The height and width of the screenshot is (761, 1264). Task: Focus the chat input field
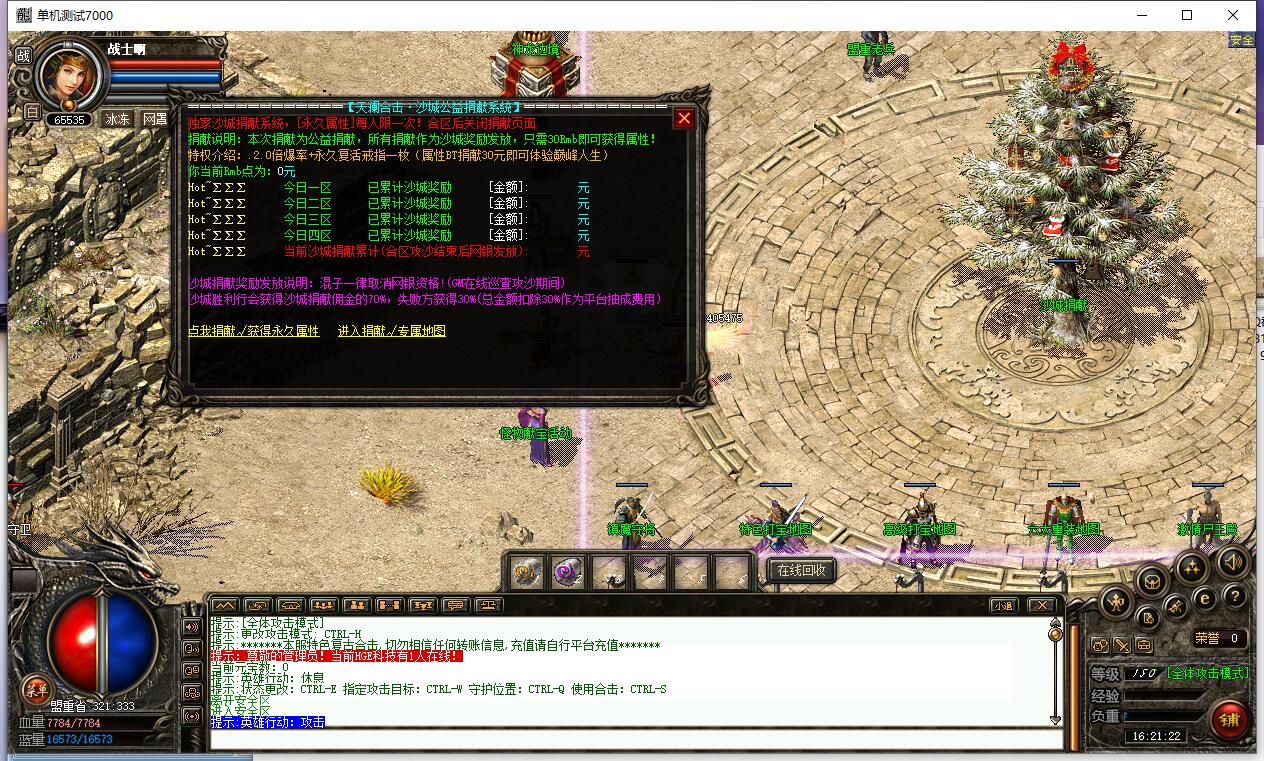[x=636, y=739]
